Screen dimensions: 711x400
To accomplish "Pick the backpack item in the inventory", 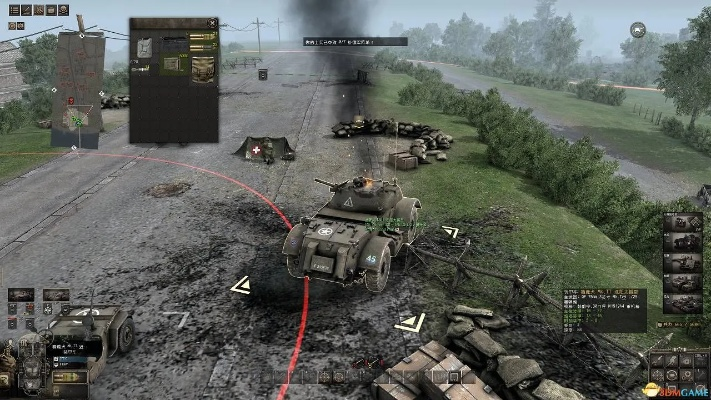I will (x=203, y=67).
